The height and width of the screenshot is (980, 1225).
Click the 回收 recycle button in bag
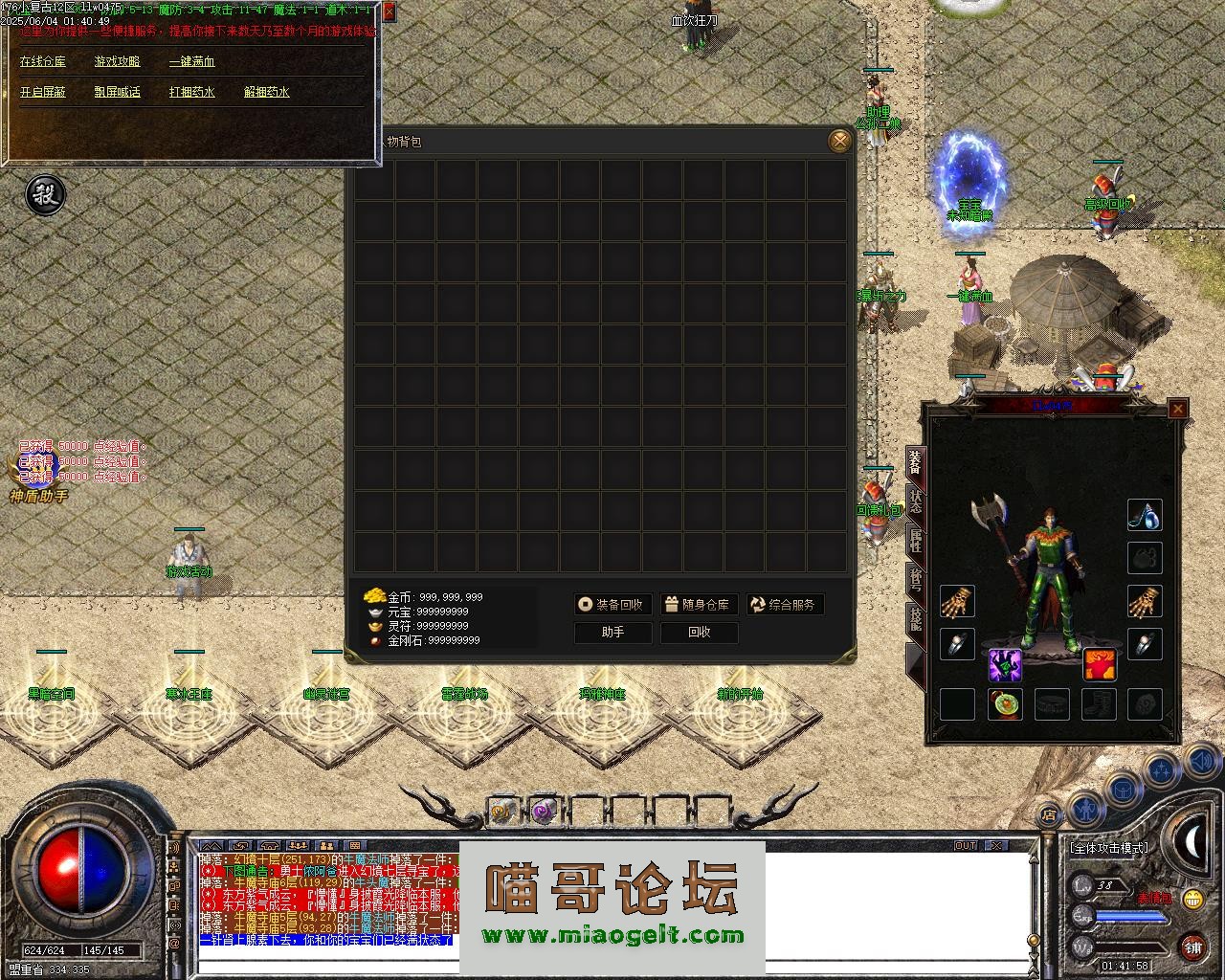click(699, 632)
